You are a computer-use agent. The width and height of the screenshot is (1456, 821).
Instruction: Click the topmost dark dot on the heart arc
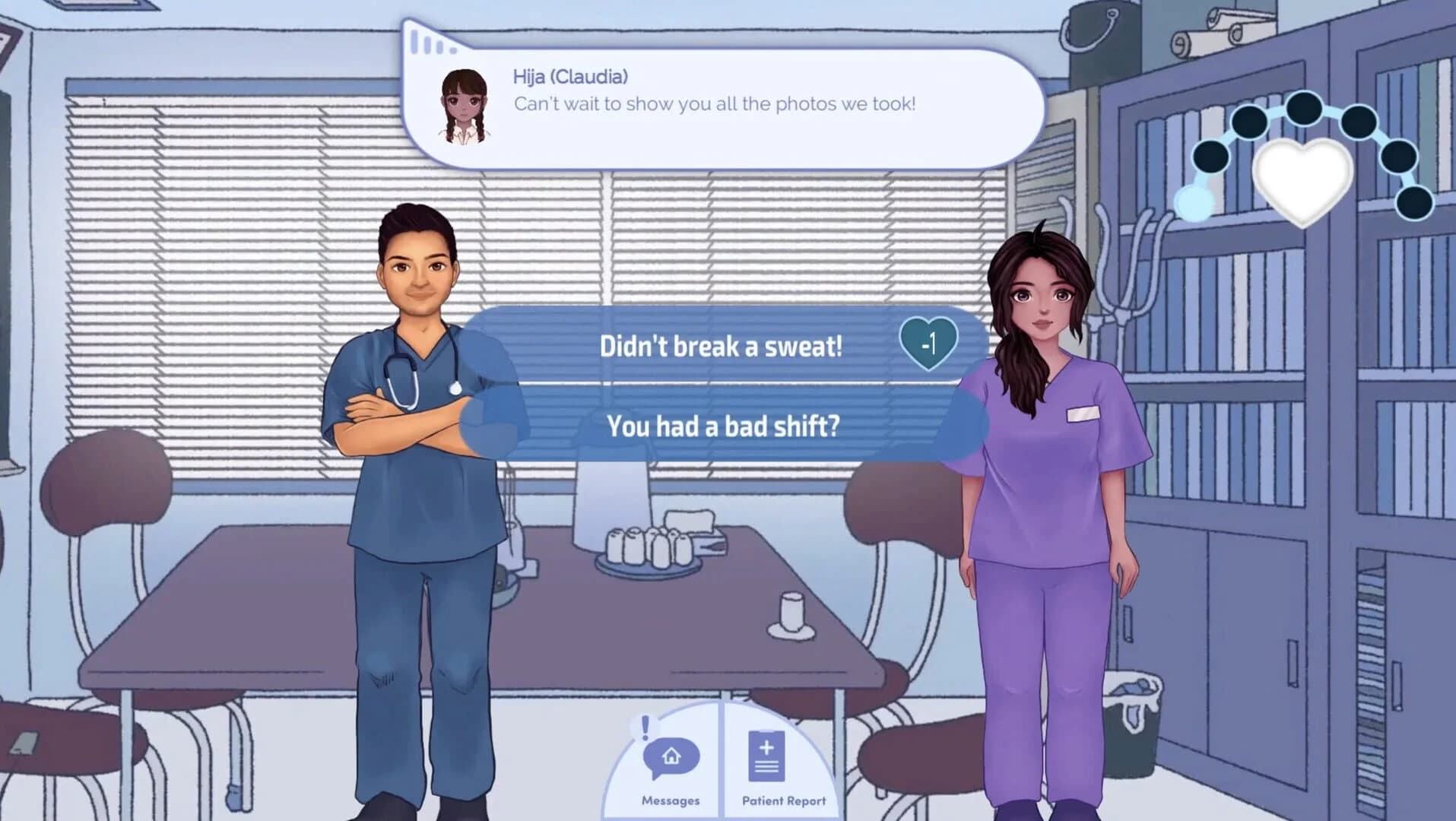click(x=1304, y=109)
